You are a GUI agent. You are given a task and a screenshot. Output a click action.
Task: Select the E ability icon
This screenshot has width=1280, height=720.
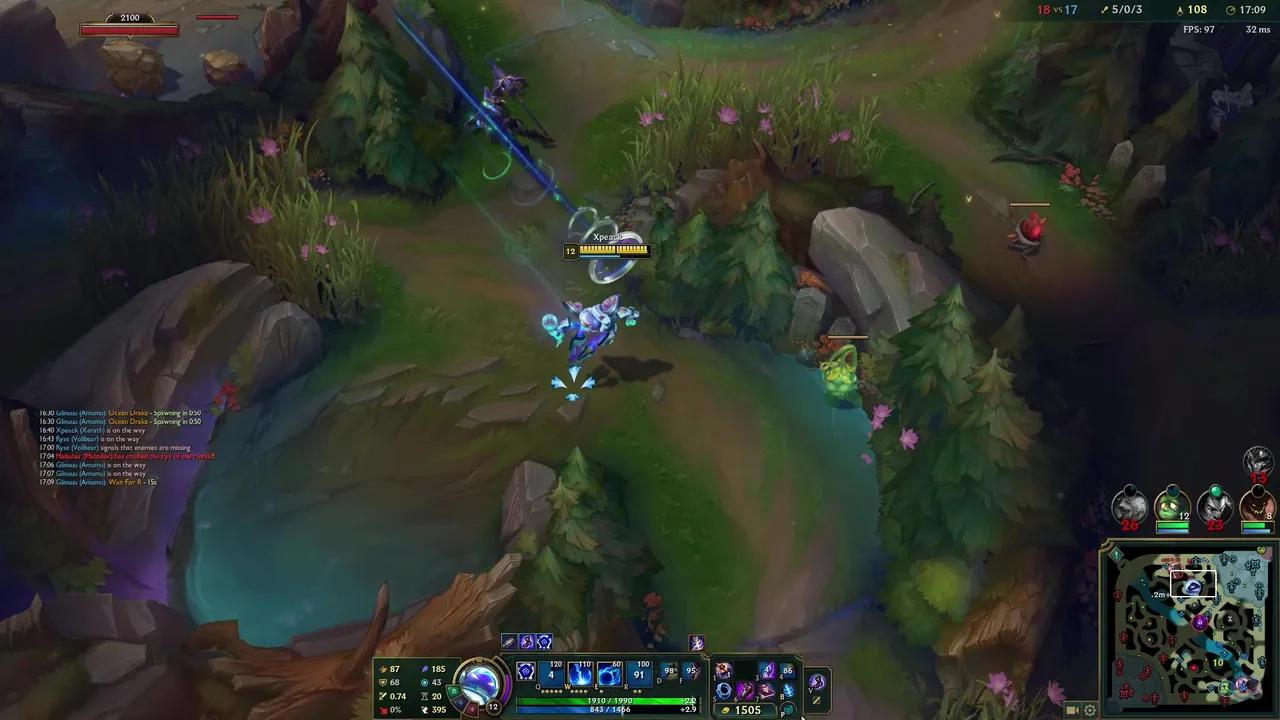coord(609,673)
